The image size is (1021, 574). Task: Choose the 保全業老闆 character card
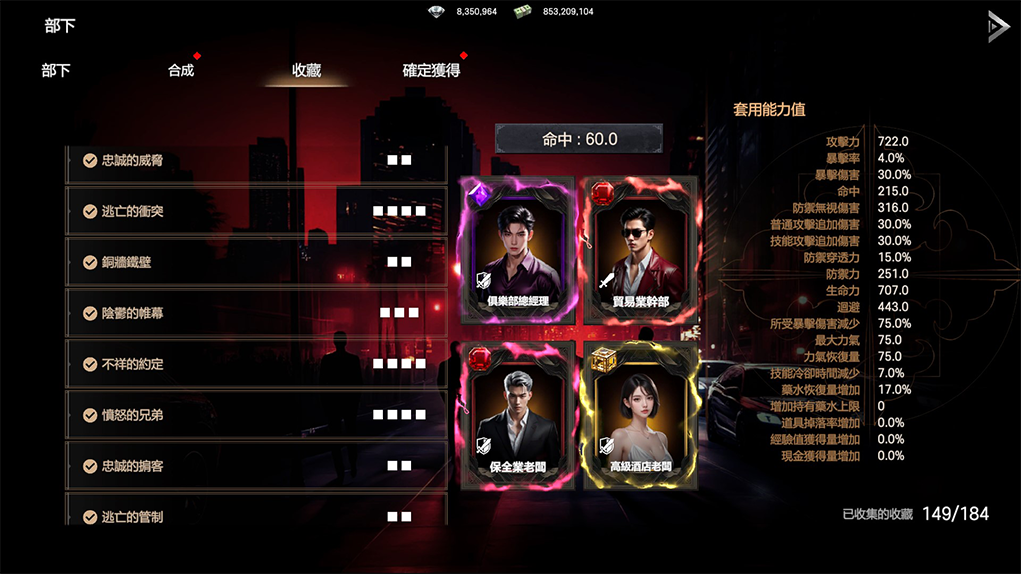coord(518,416)
